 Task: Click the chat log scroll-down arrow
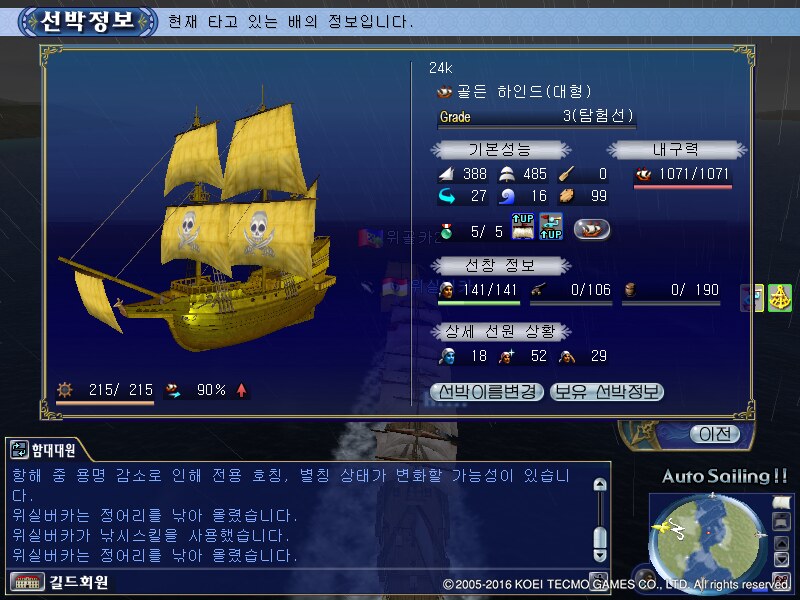pyautogui.click(x=600, y=554)
